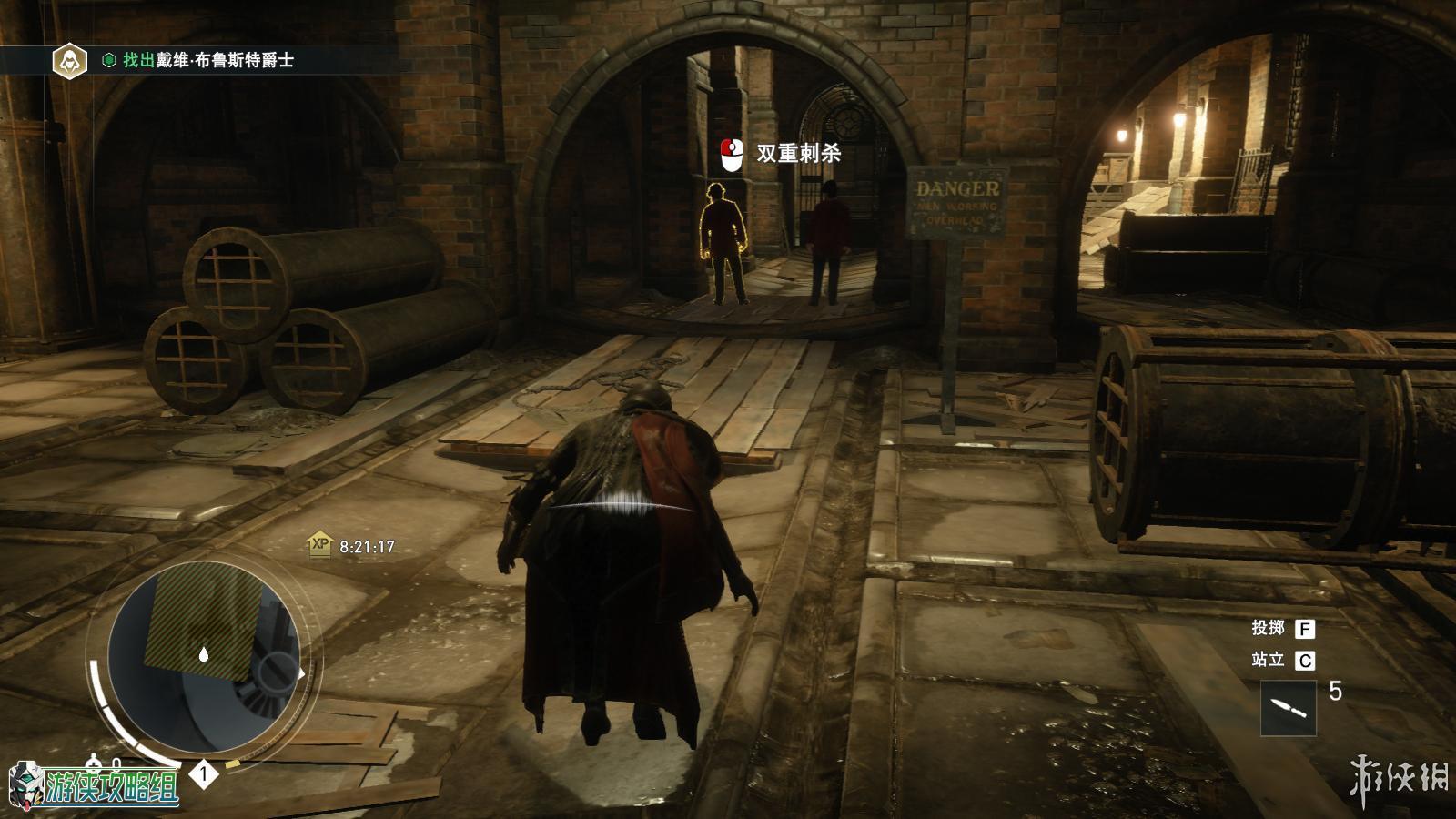Viewport: 1456px width, 819px height.
Task: Open the objective tracker for 戴维·布鲁斯特爵士
Action: point(207,60)
